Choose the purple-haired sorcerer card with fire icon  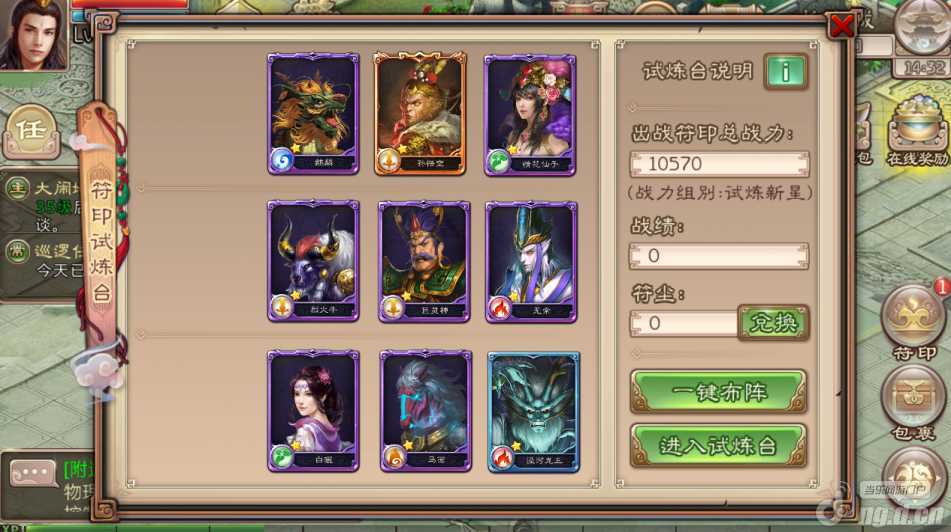tap(531, 260)
